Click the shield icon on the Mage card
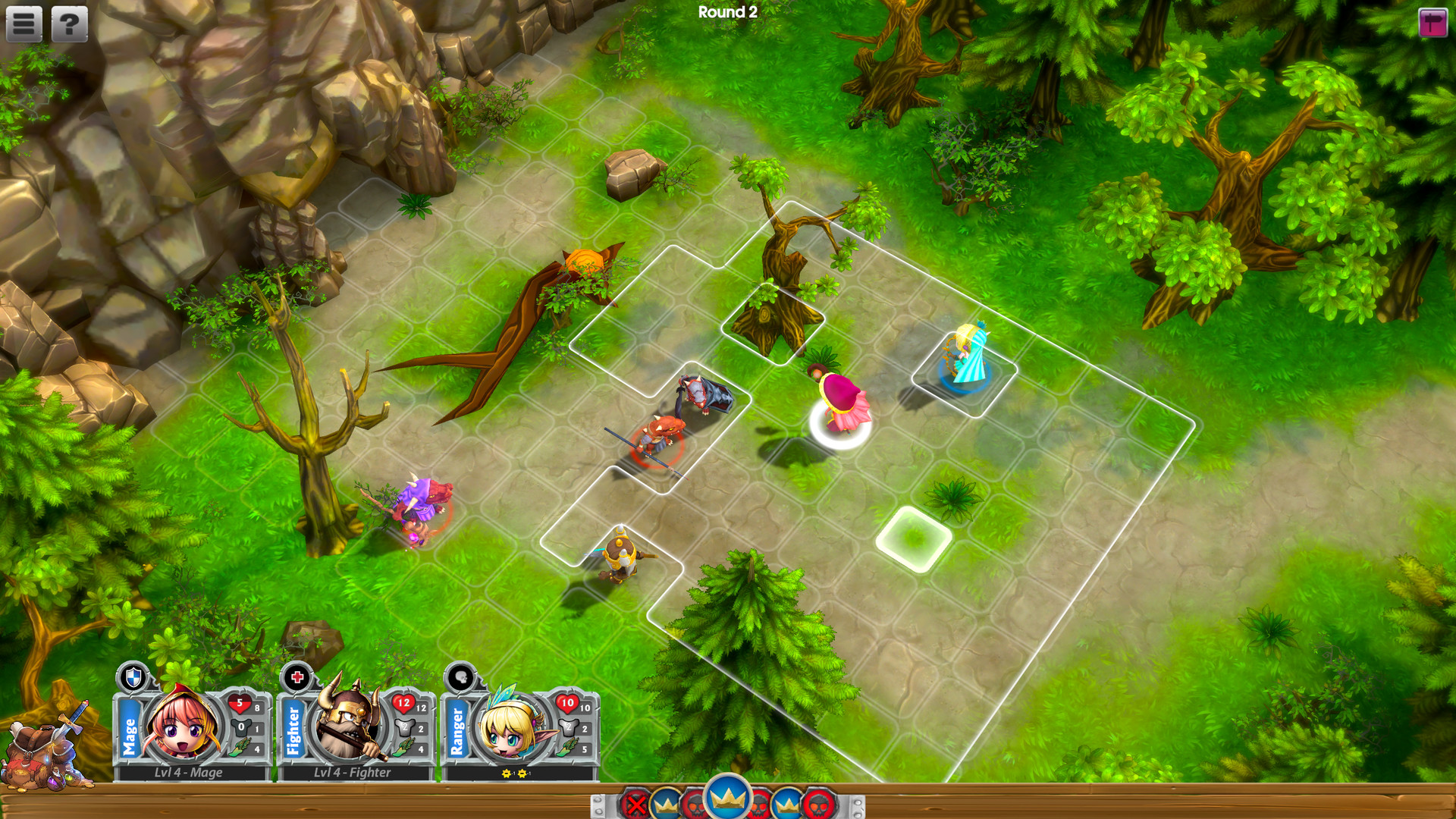Image resolution: width=1456 pixels, height=819 pixels. (x=133, y=676)
